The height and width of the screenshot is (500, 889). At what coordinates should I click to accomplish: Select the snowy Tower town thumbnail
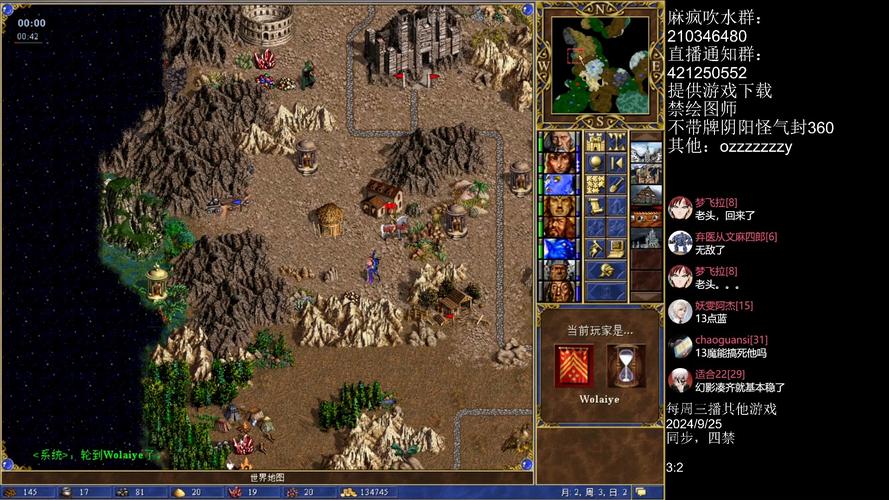645,154
